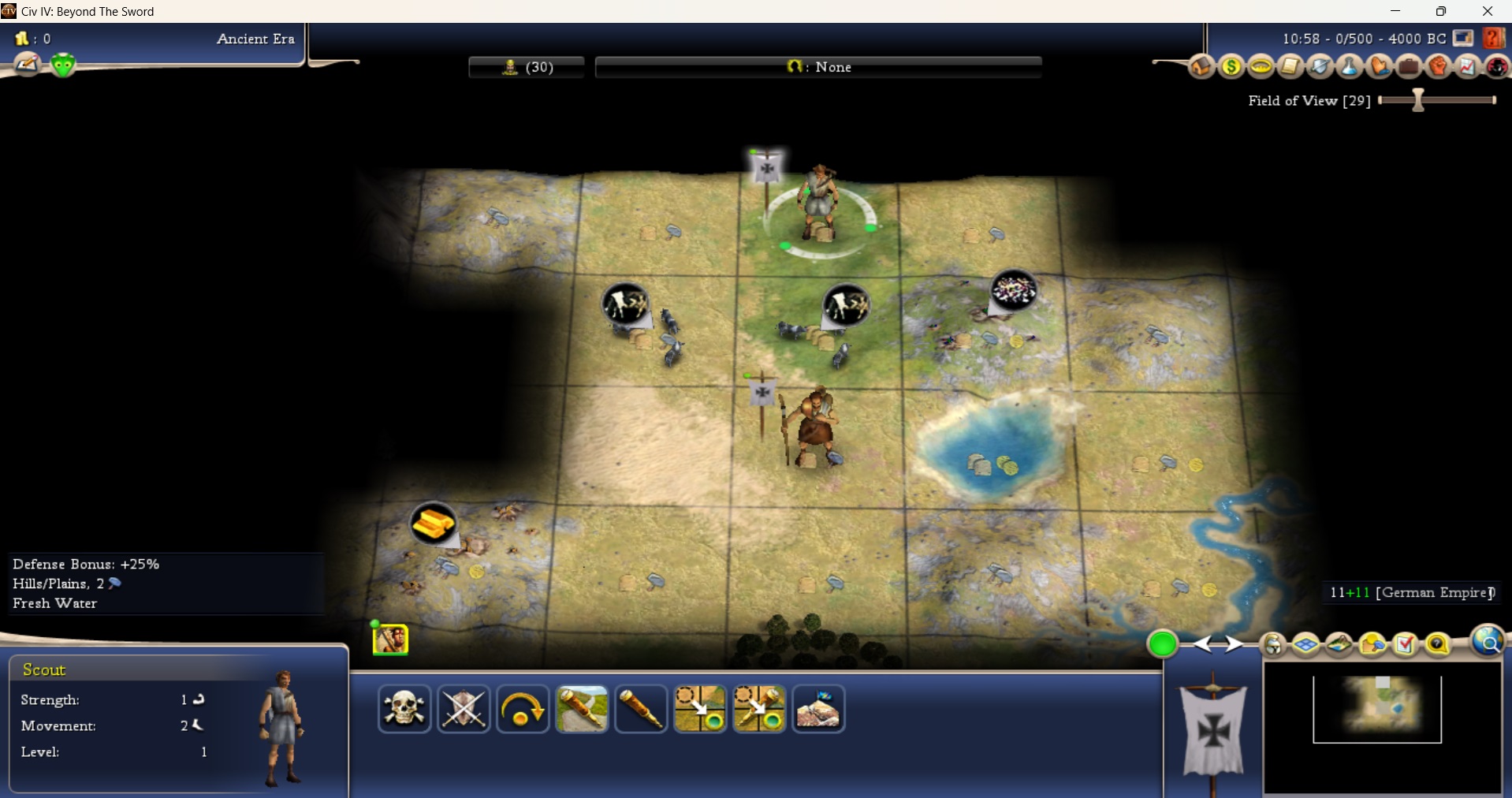Image resolution: width=1512 pixels, height=798 pixels.
Task: Delete unit with the skull button
Action: 404,709
